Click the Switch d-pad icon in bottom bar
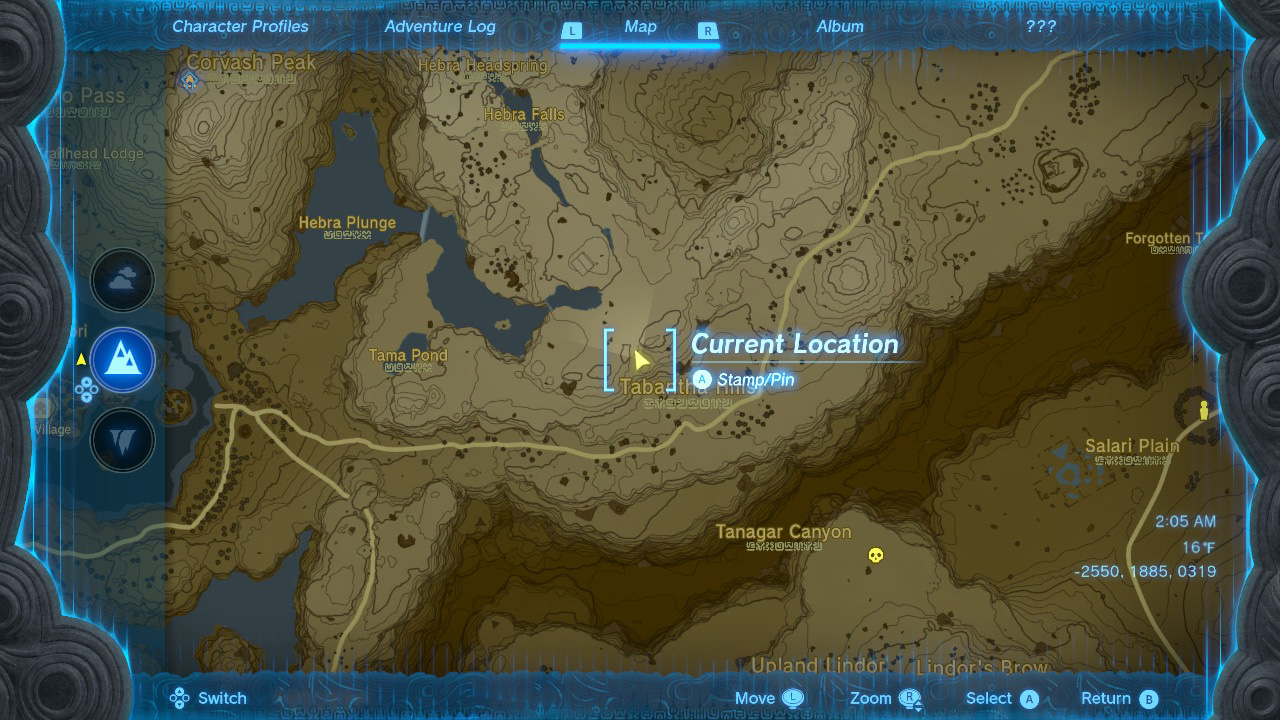1280x720 pixels. 180,697
